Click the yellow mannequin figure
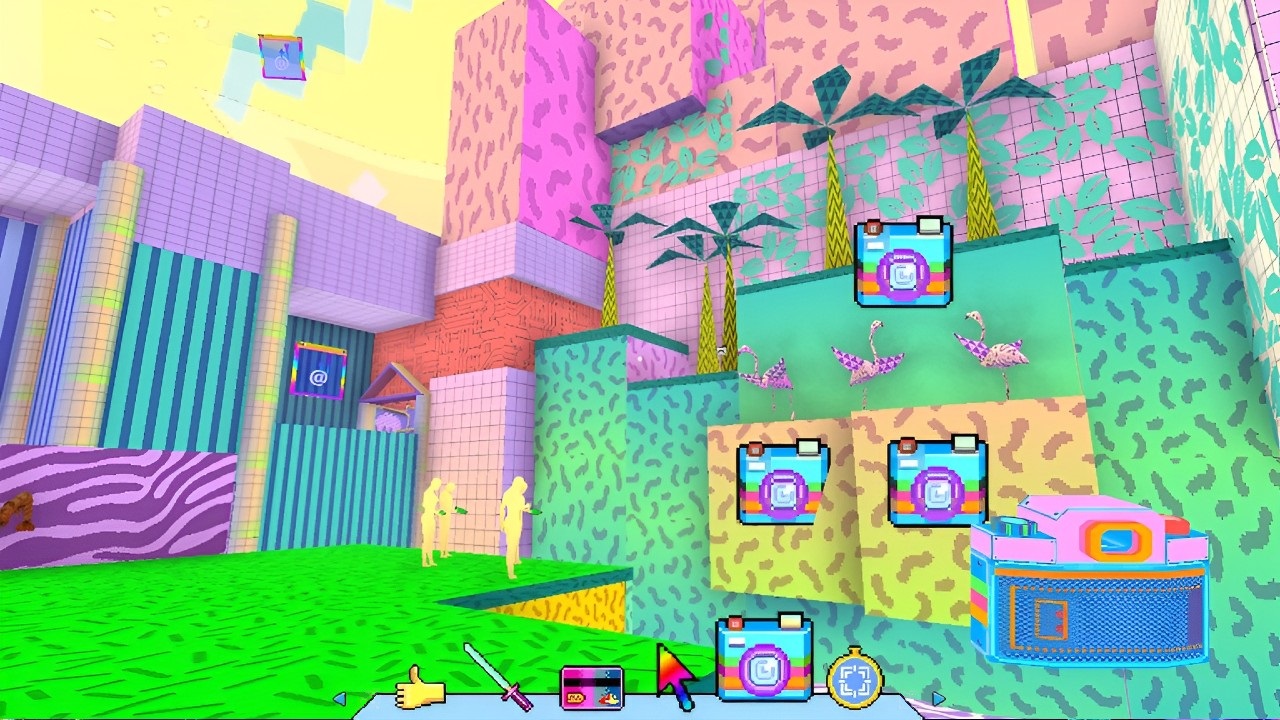The height and width of the screenshot is (720, 1280). tap(515, 520)
